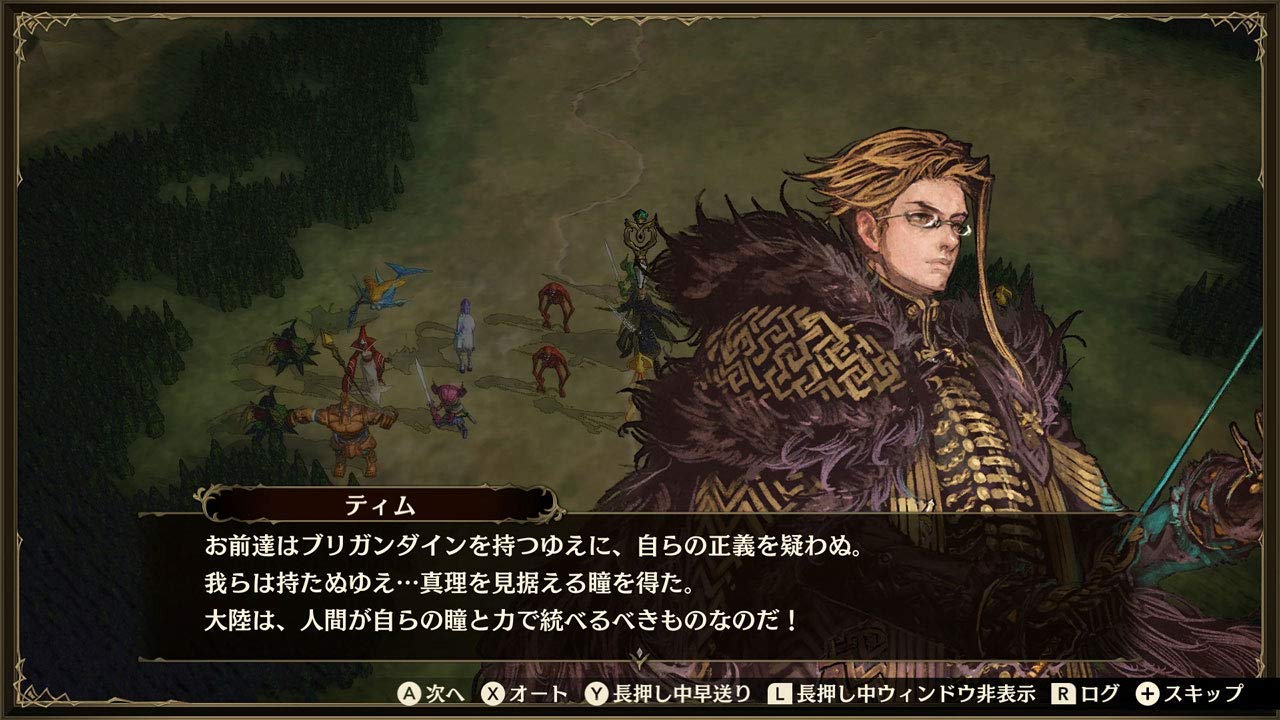
Task: Select the armored knight holding the green staff
Action: pyautogui.click(x=636, y=300)
